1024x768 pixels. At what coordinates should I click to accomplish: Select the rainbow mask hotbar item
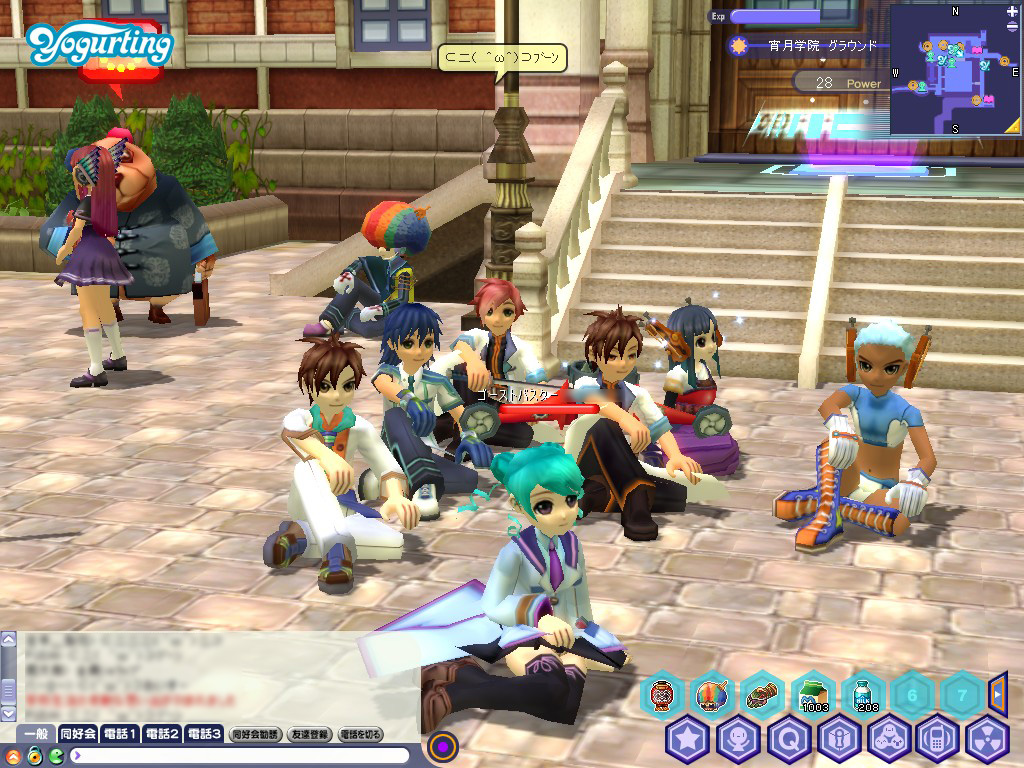point(712,693)
